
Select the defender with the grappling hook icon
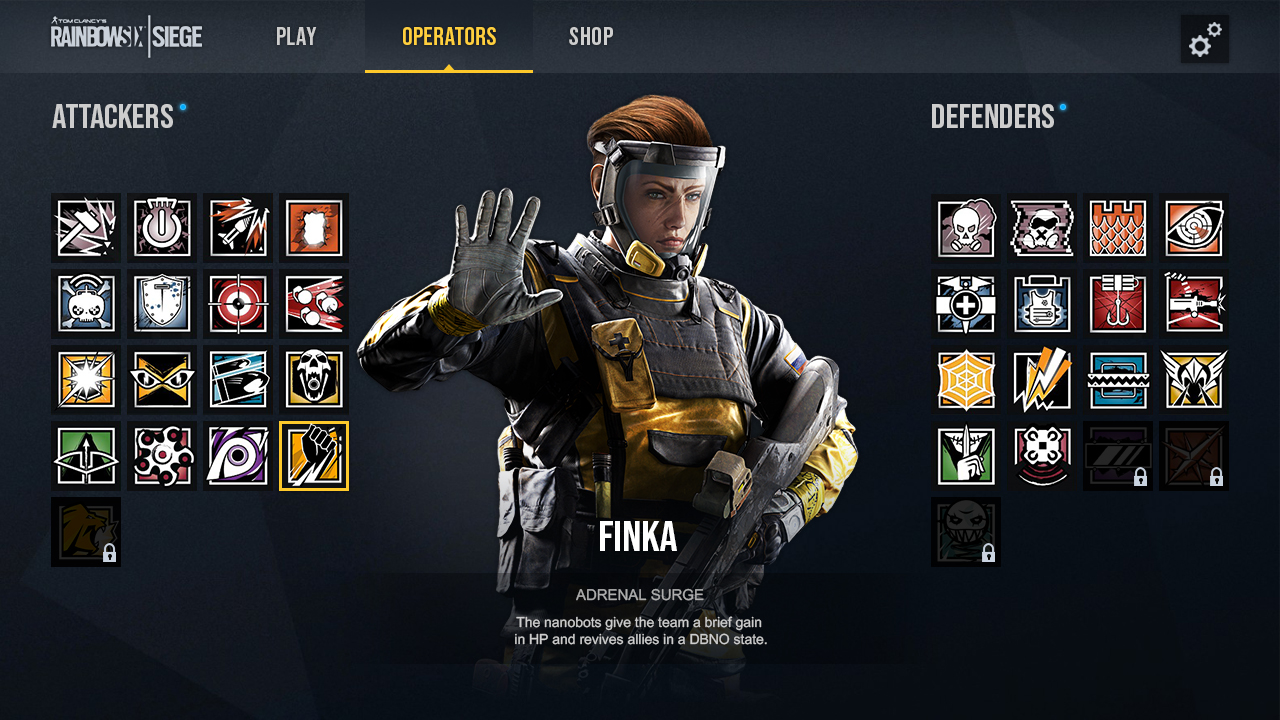coord(1118,304)
